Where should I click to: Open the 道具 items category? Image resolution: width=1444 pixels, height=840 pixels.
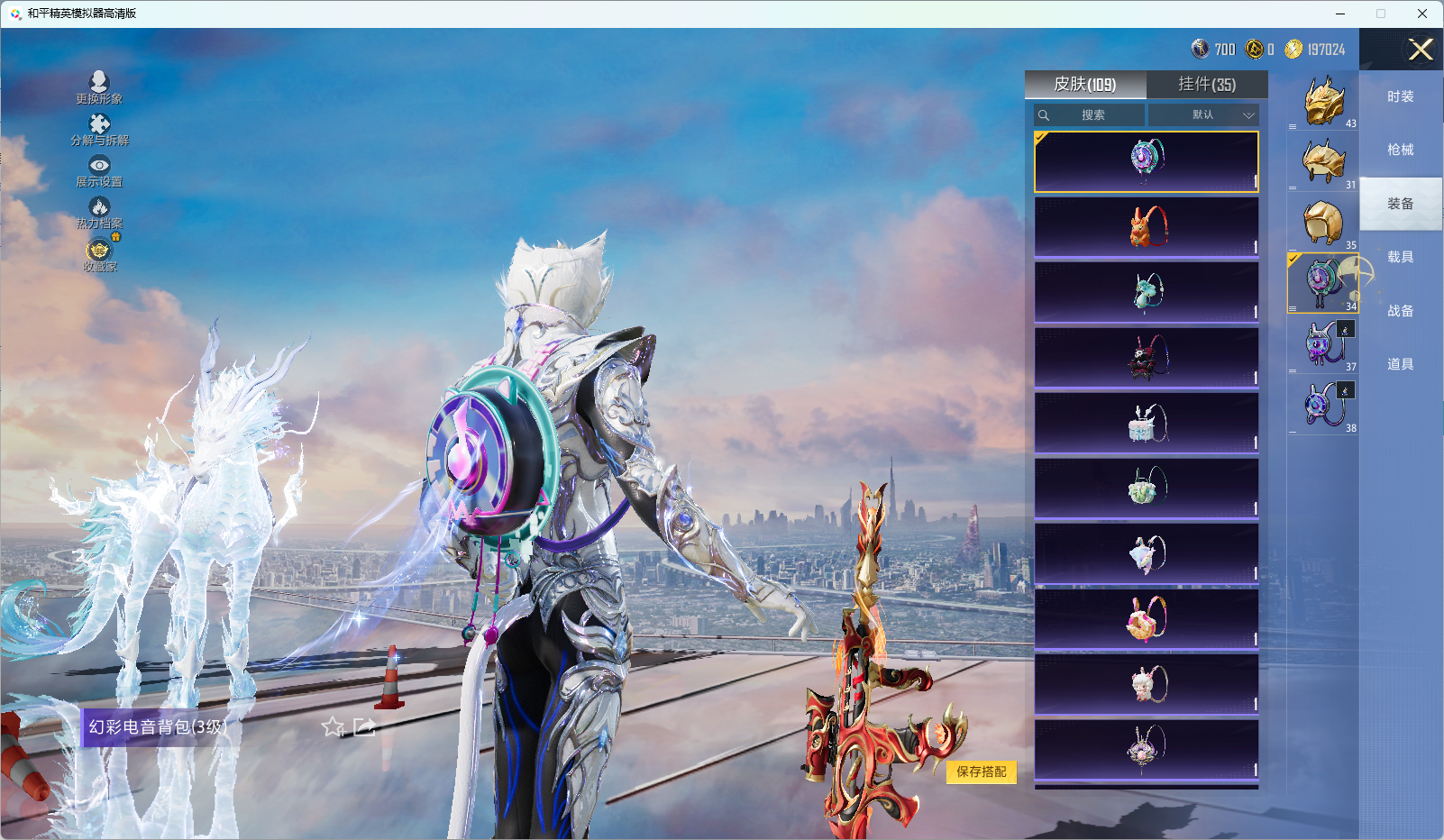[x=1400, y=365]
